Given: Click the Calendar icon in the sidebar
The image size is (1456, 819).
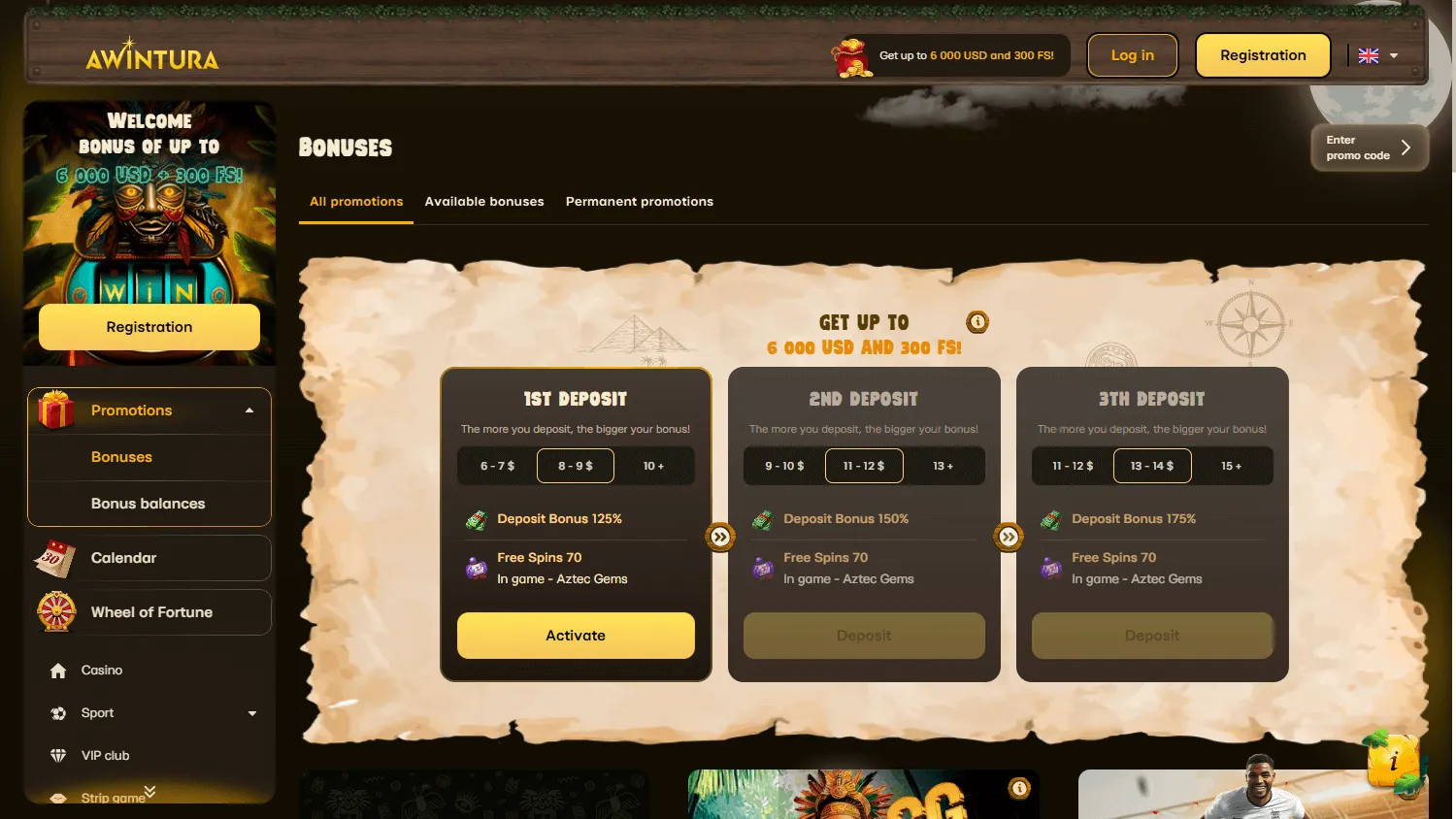Looking at the screenshot, I should click(x=56, y=557).
